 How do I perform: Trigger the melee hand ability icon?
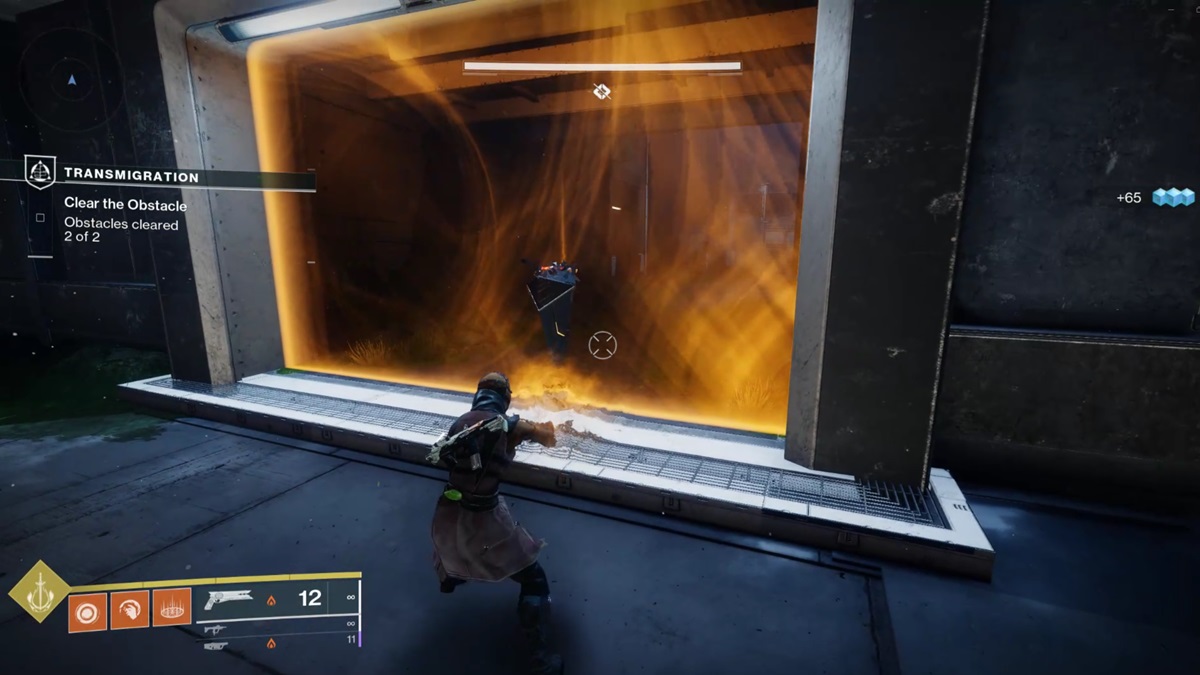[130, 610]
